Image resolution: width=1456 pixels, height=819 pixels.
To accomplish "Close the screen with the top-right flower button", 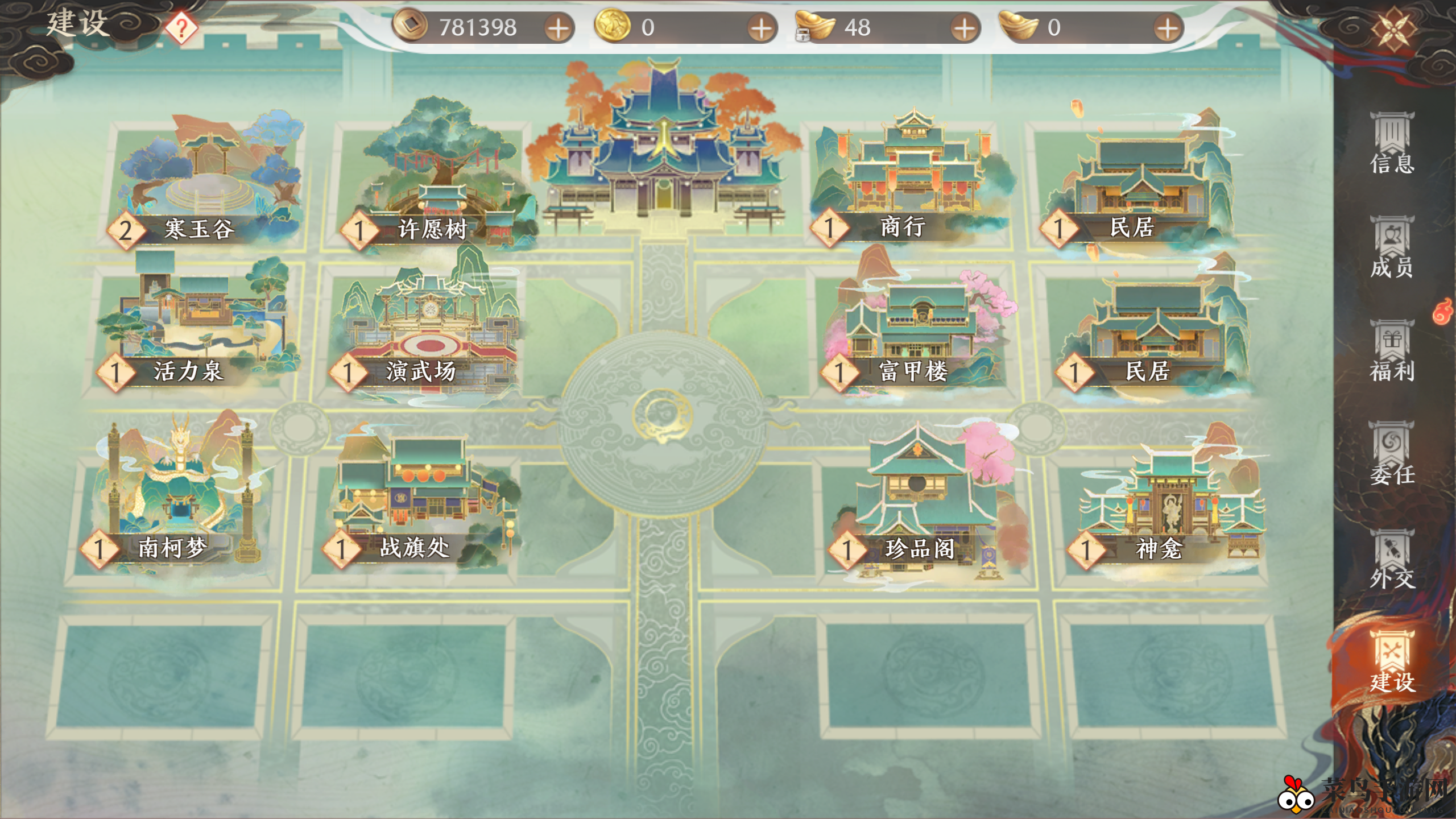I will tap(1393, 28).
